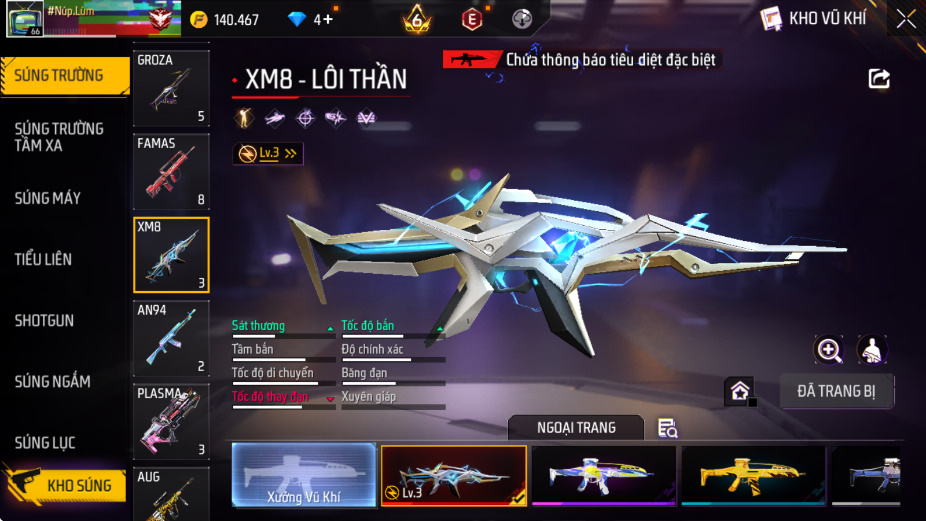Zoom in on weapon with magnifier icon
Screen dimensions: 926x521
pyautogui.click(x=829, y=349)
